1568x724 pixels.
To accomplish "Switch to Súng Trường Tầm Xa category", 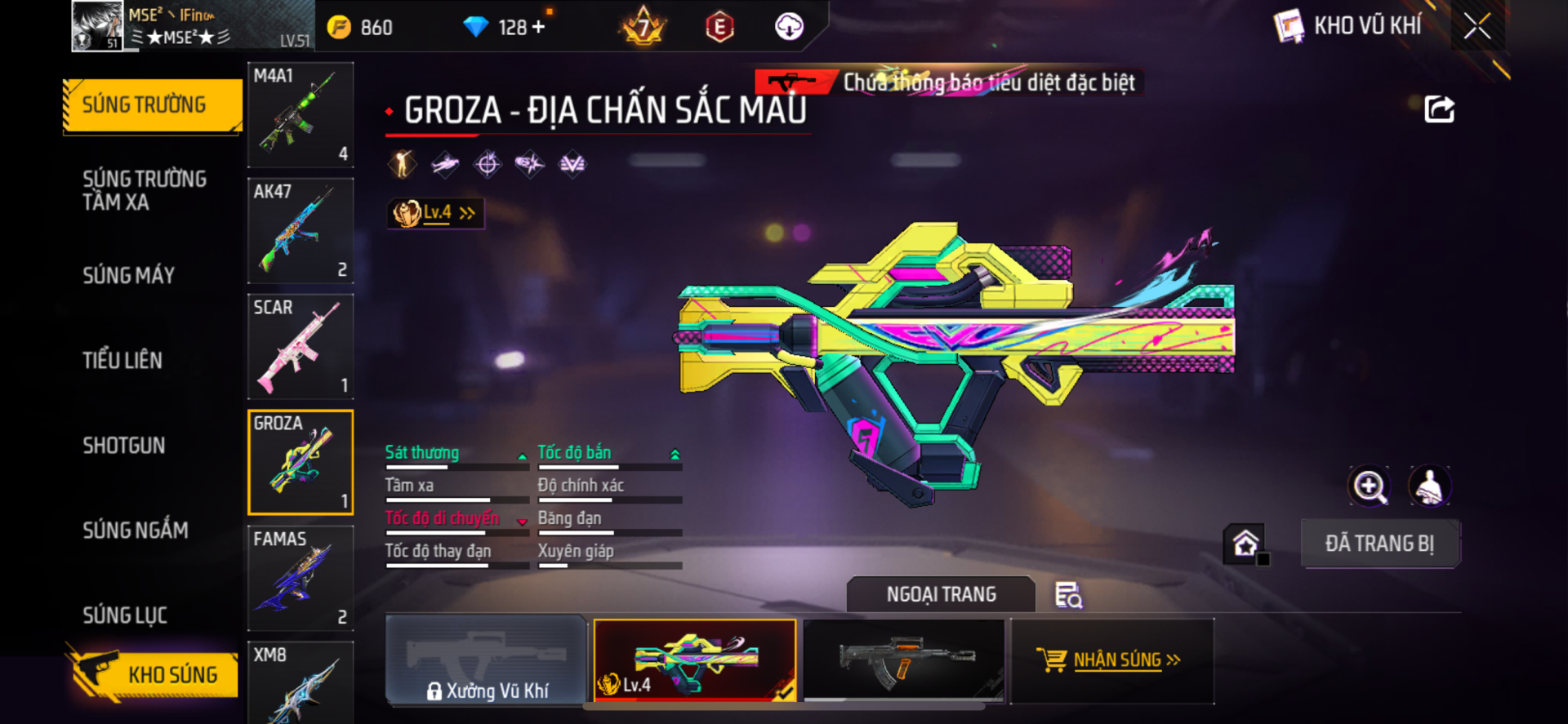I will pos(145,191).
